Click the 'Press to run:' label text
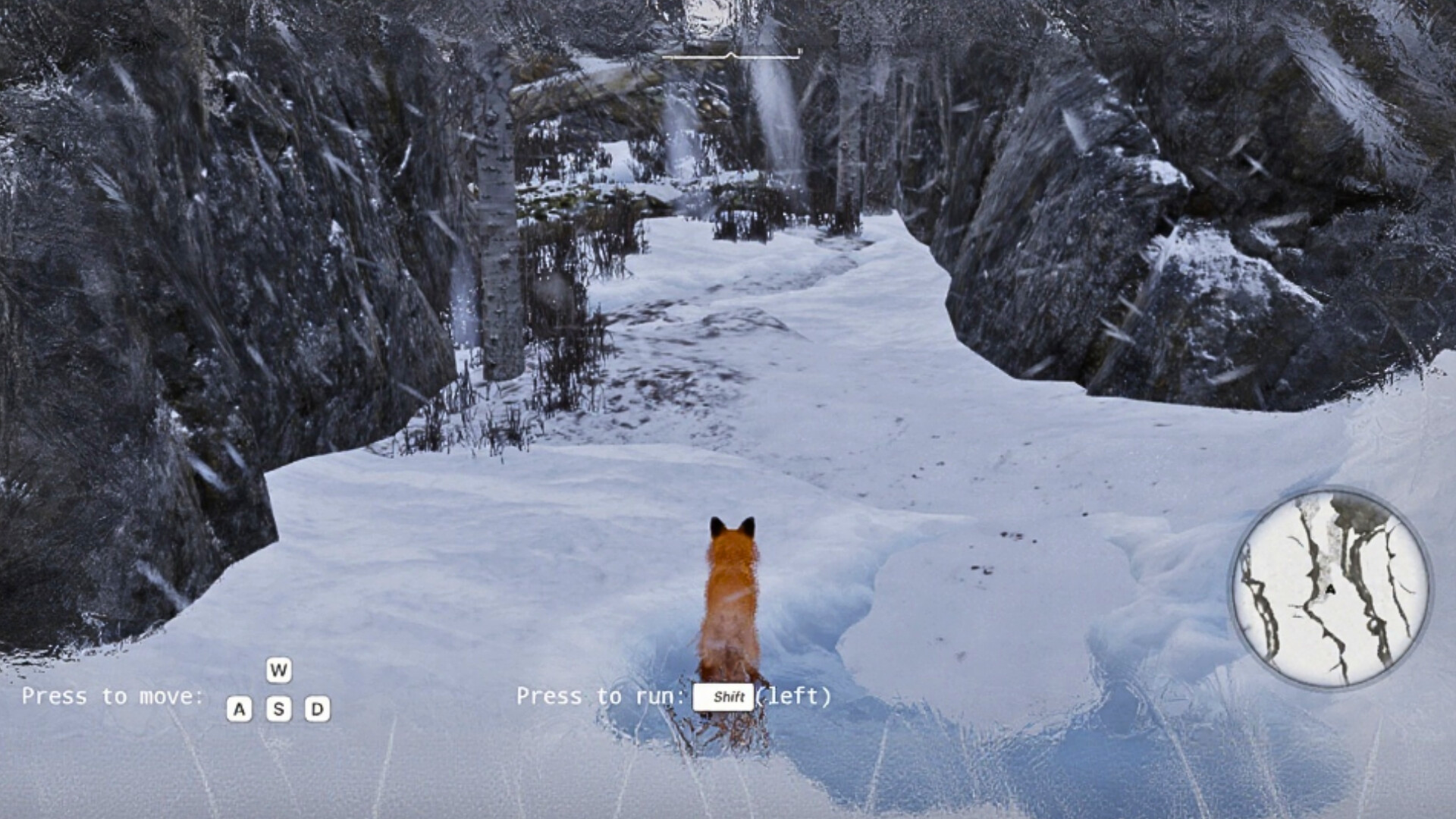Viewport: 1456px width, 819px height. pyautogui.click(x=599, y=697)
